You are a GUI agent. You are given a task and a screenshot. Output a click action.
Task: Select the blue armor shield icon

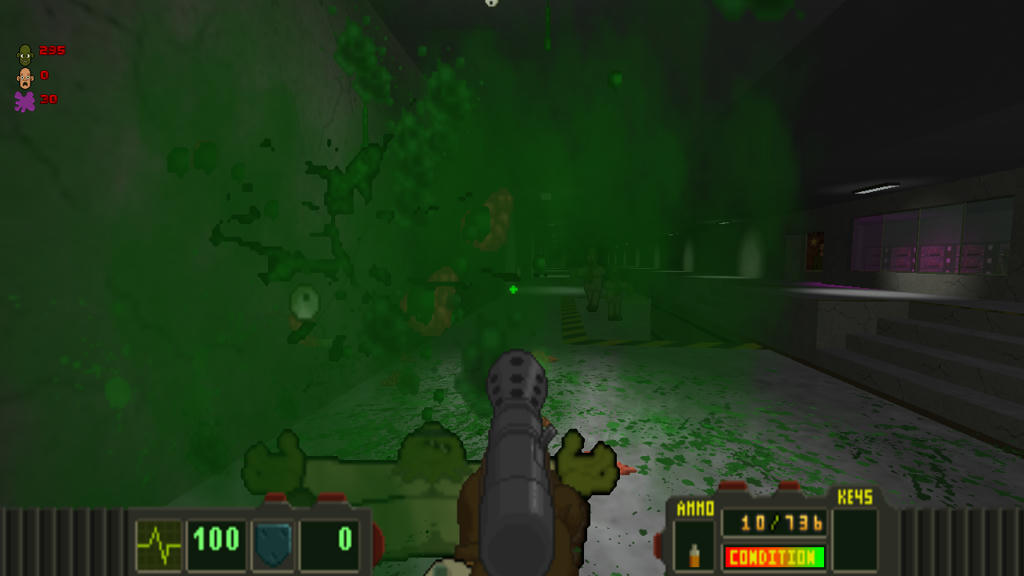[x=273, y=543]
